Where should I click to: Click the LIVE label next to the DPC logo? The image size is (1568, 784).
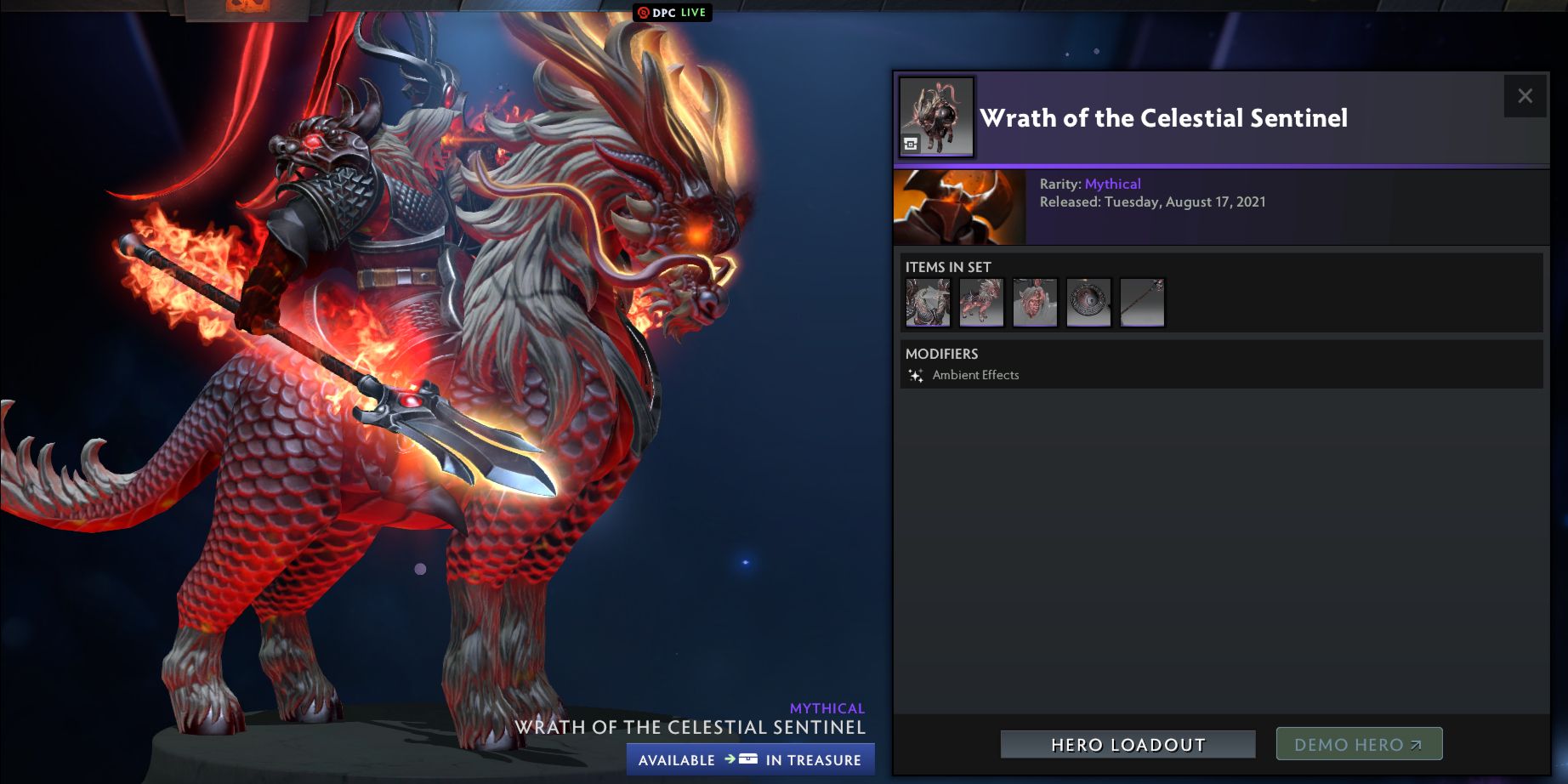tap(691, 13)
